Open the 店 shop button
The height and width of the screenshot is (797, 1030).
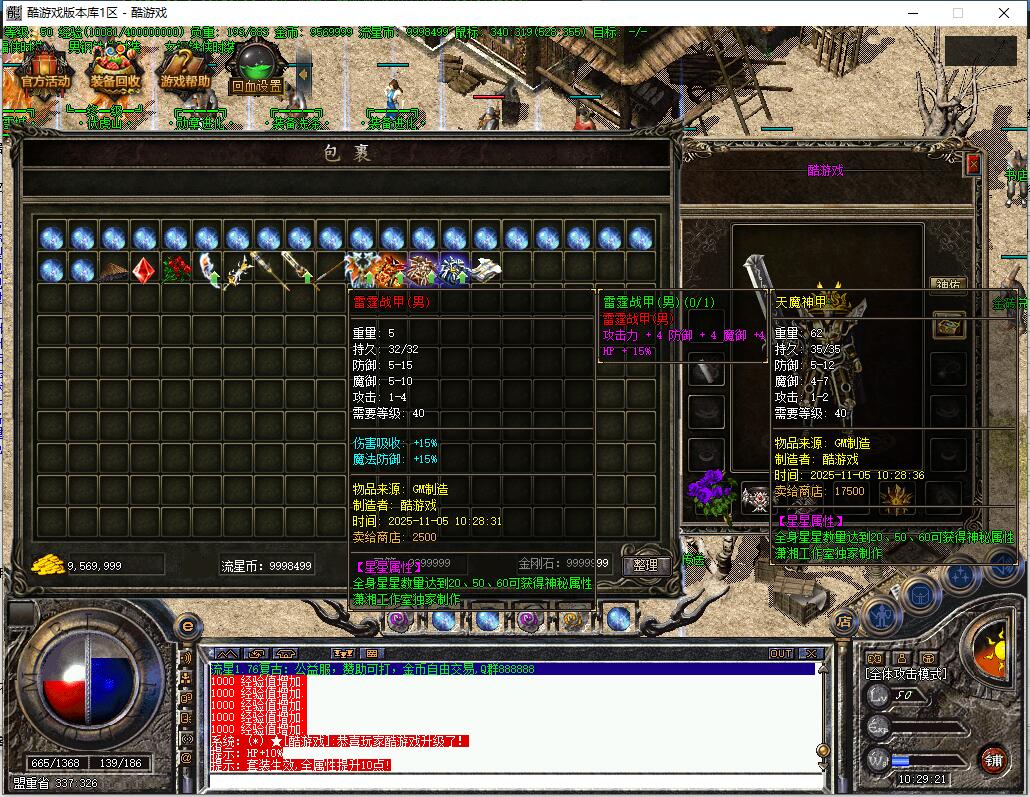click(x=844, y=624)
